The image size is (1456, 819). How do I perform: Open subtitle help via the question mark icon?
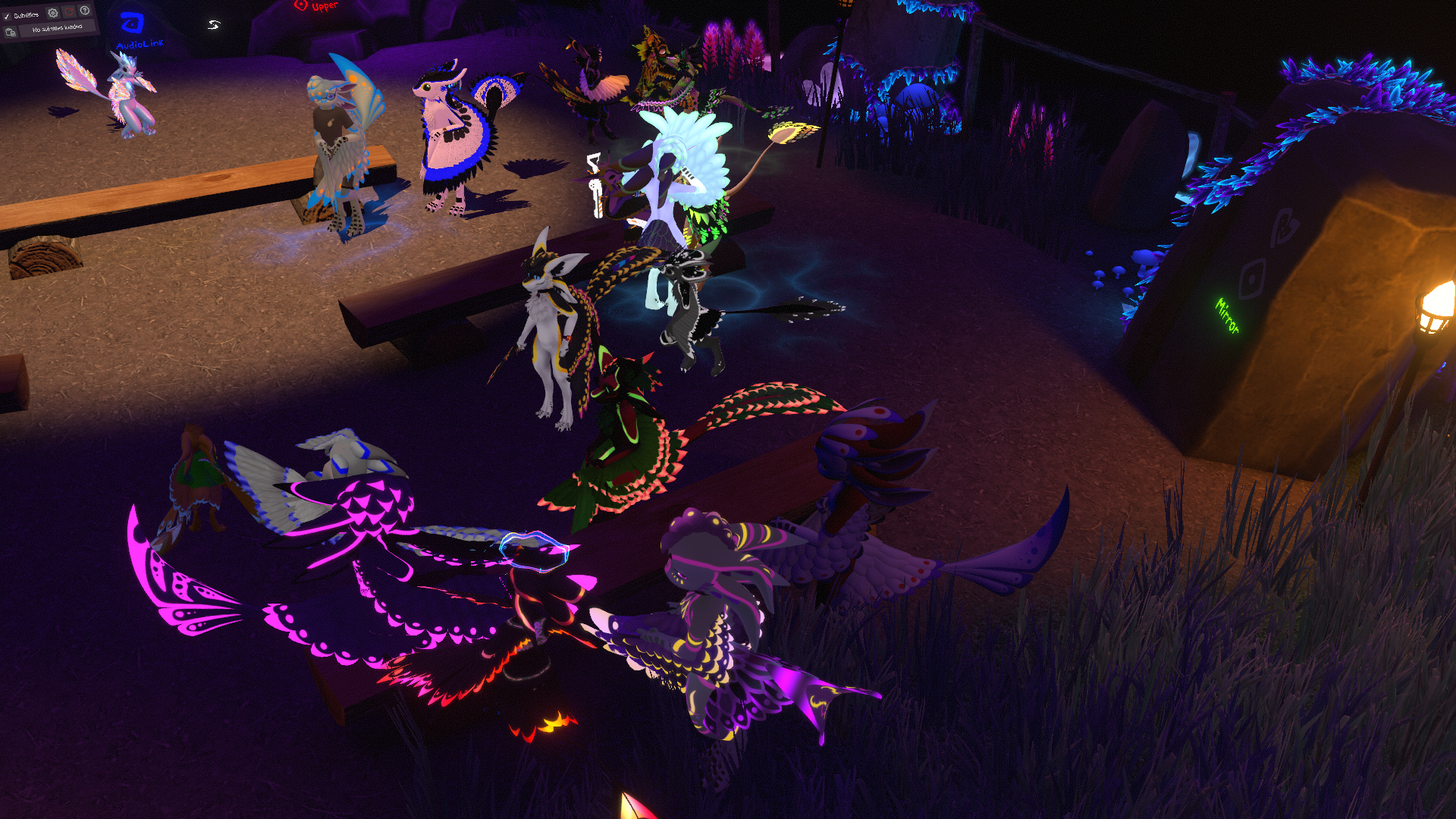coord(85,10)
